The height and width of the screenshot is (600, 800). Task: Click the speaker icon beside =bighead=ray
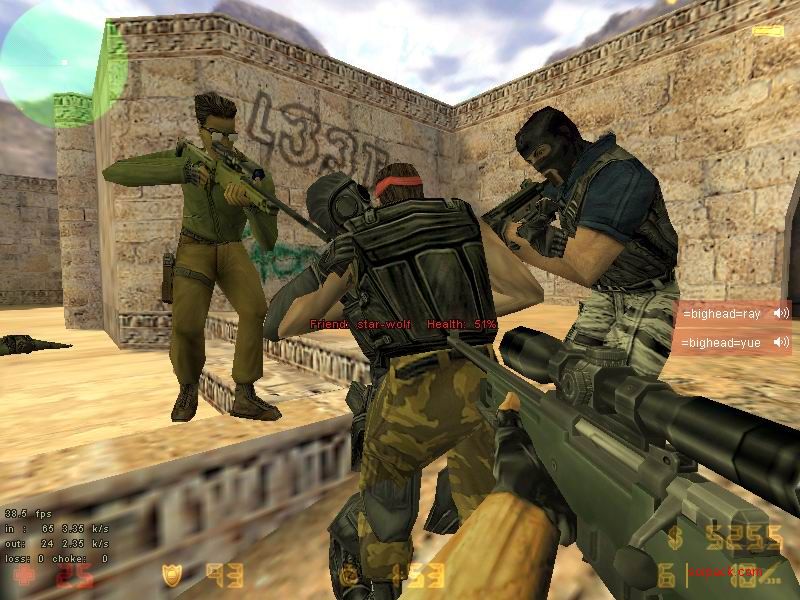click(x=780, y=313)
